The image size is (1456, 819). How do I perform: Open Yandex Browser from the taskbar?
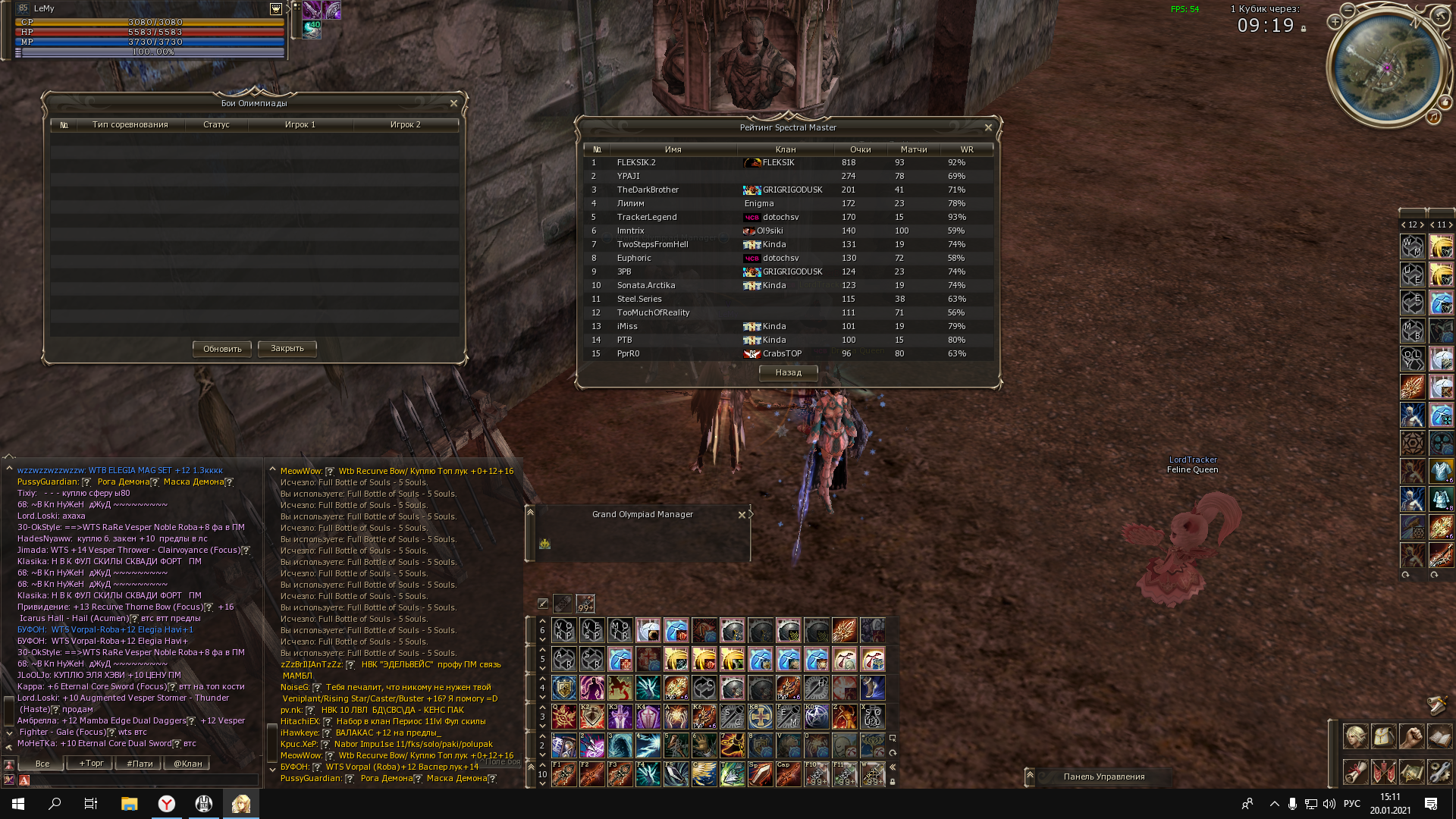click(x=167, y=804)
